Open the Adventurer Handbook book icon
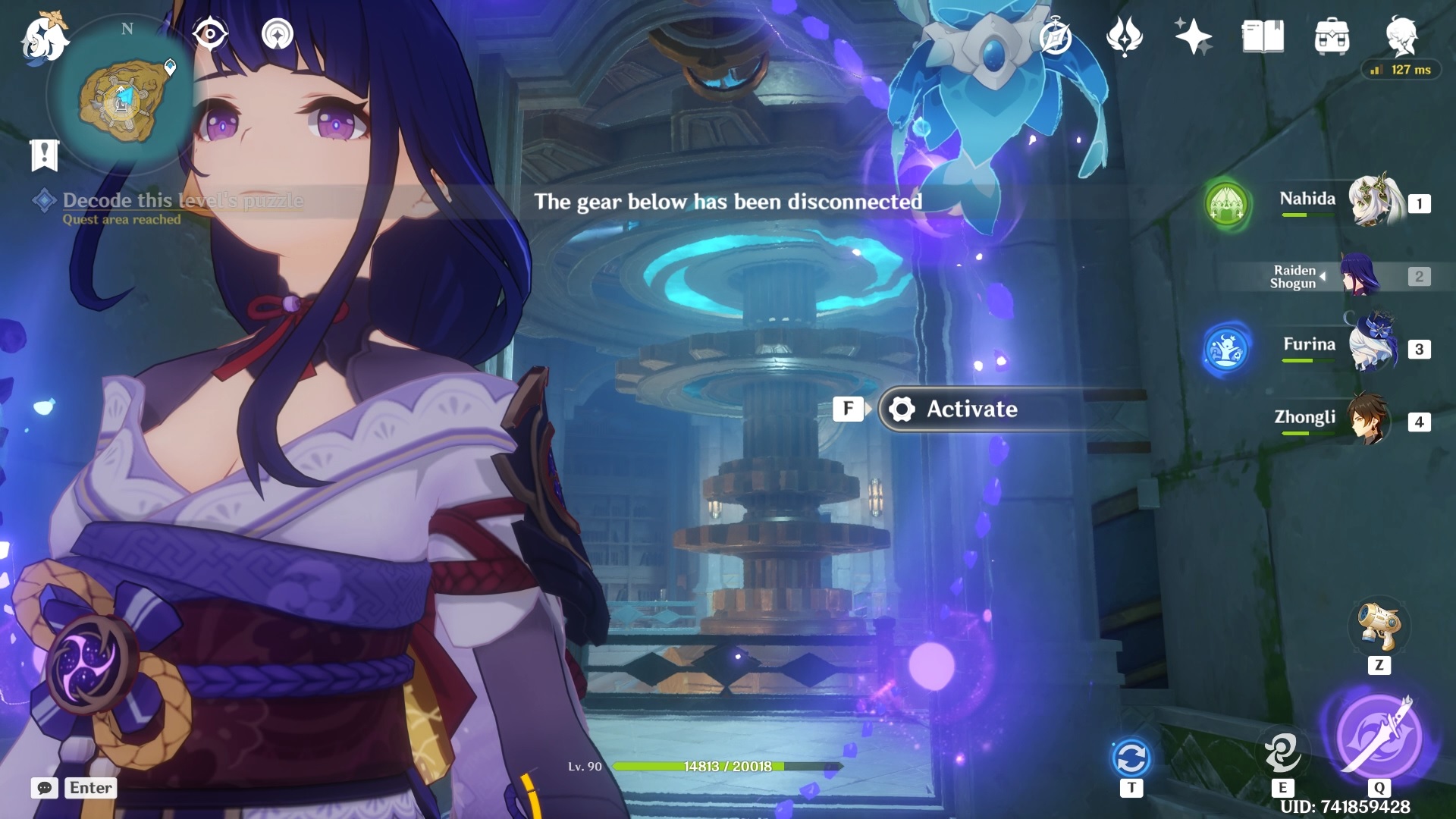Screen dimensions: 1456x819 point(1263,36)
